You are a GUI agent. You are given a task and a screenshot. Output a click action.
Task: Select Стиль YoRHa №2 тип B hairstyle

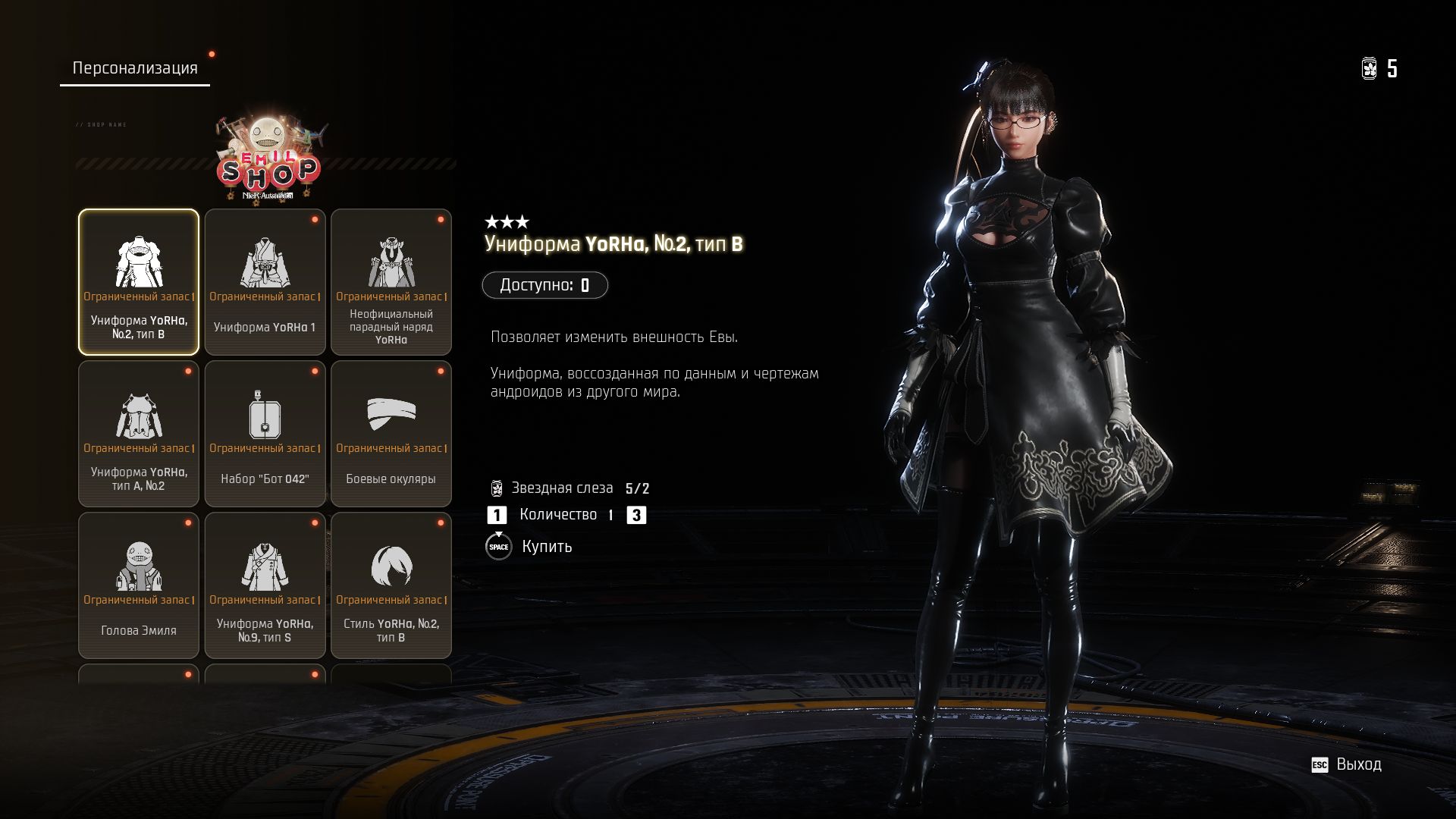pyautogui.click(x=391, y=585)
